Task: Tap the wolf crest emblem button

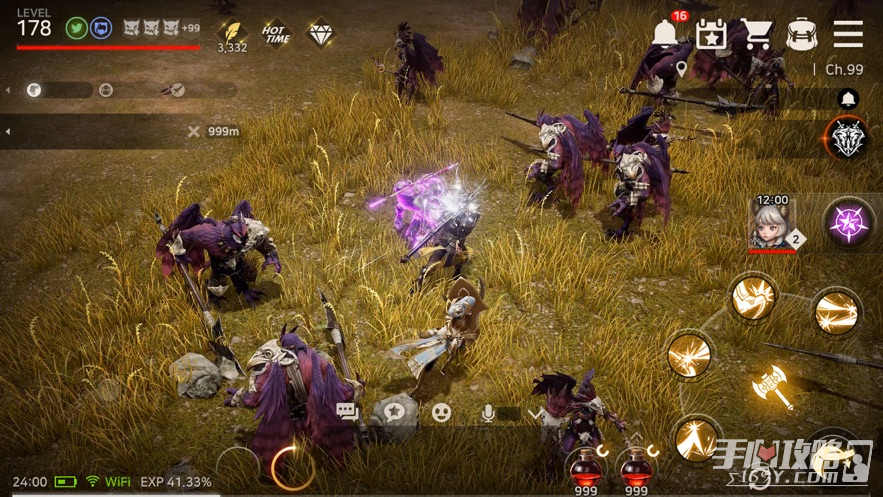Action: tap(848, 140)
